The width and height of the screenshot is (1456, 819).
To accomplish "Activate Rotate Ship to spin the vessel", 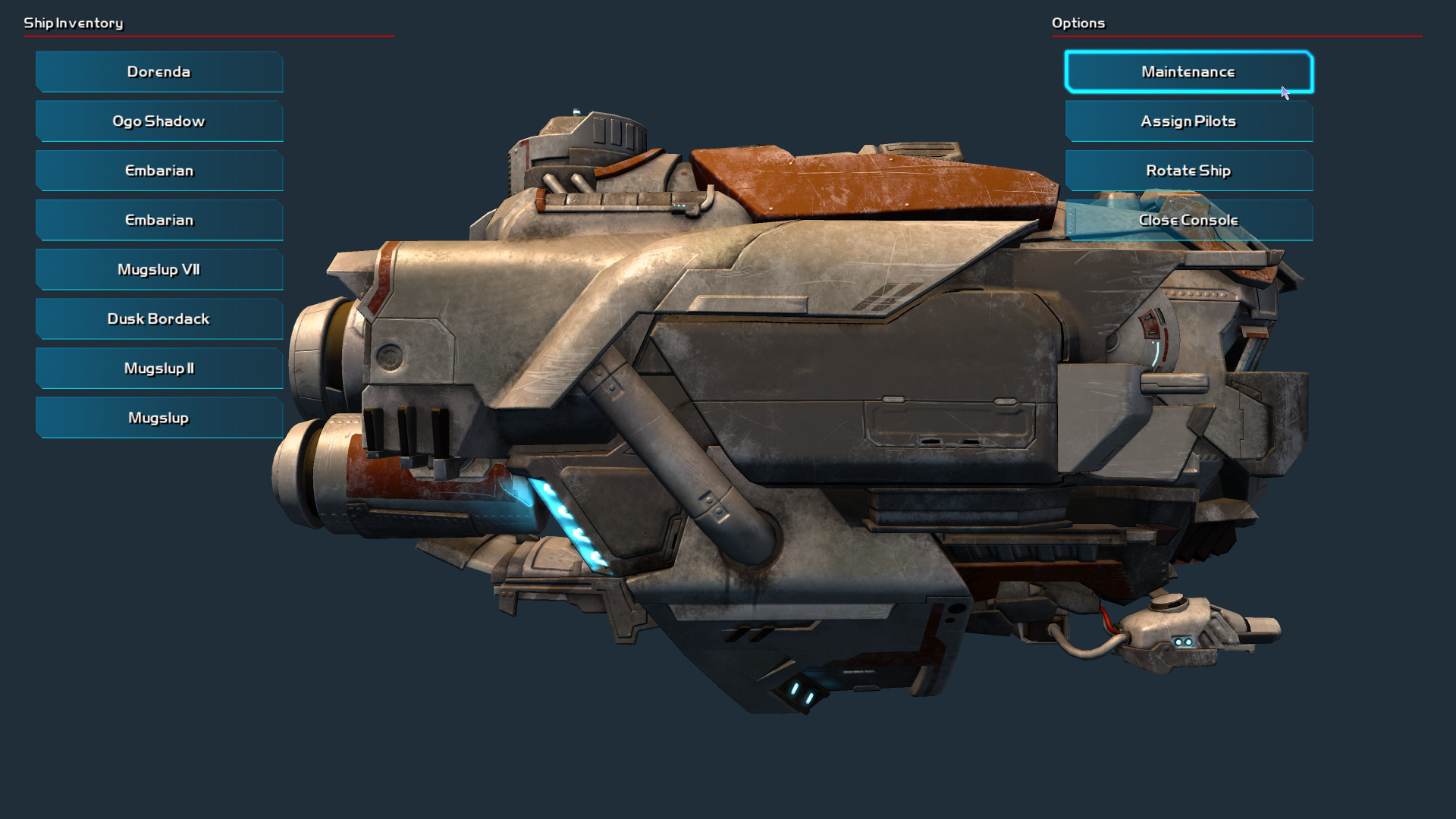I will (1188, 170).
